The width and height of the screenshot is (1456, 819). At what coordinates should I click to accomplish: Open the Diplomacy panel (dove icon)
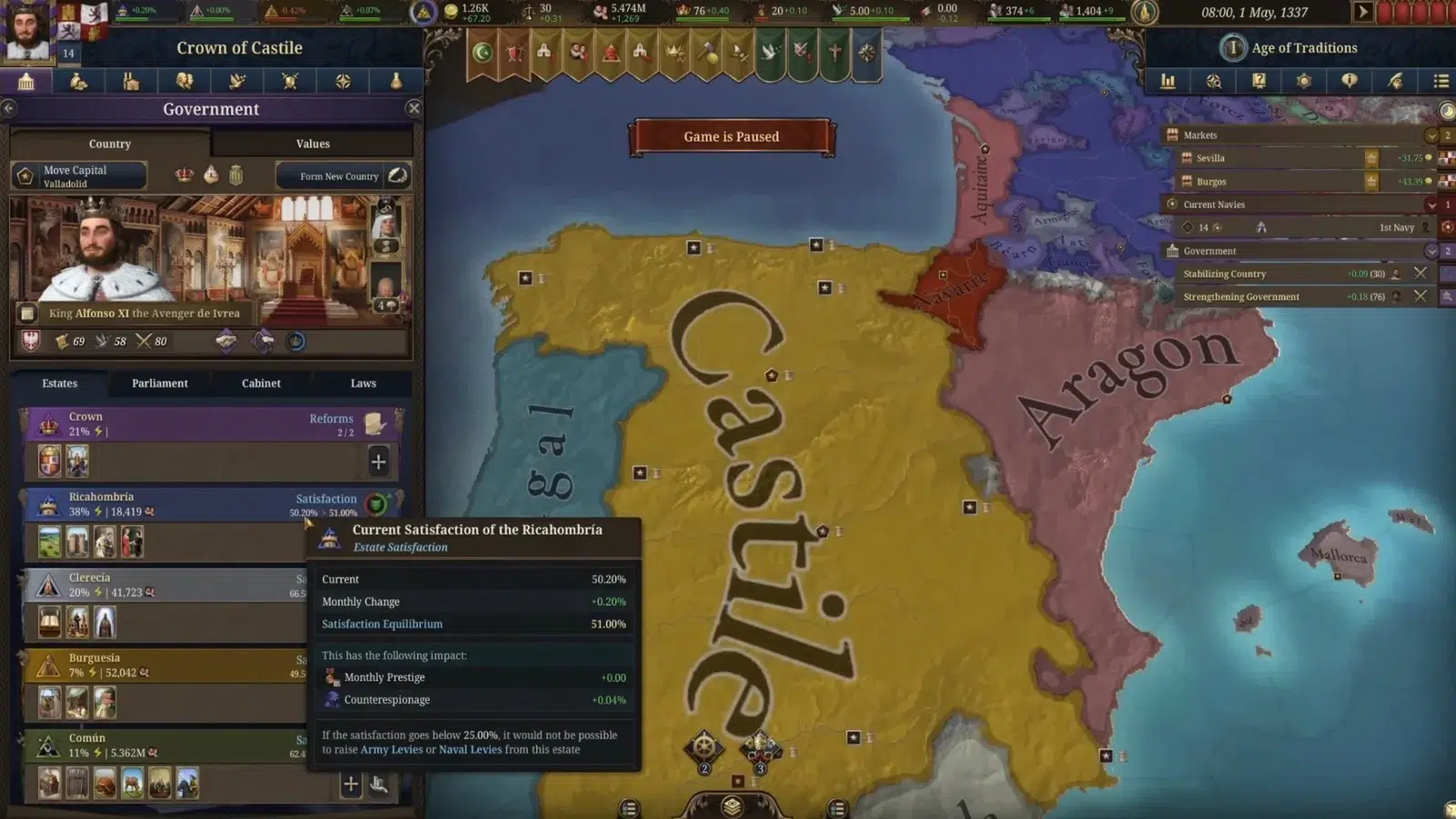click(238, 81)
